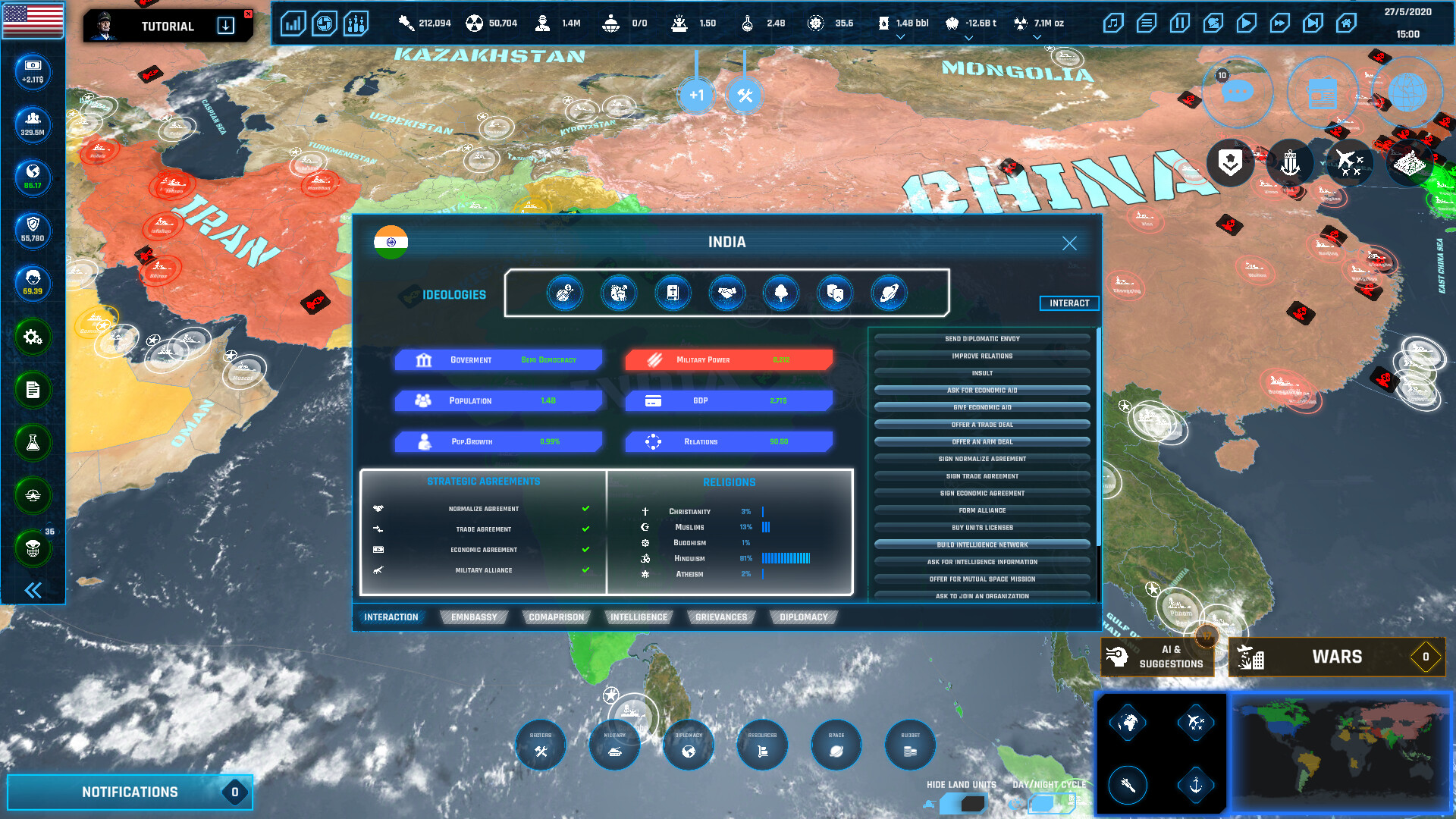
Task: Toggle the Military Alliance agreement checkmark
Action: coord(585,570)
